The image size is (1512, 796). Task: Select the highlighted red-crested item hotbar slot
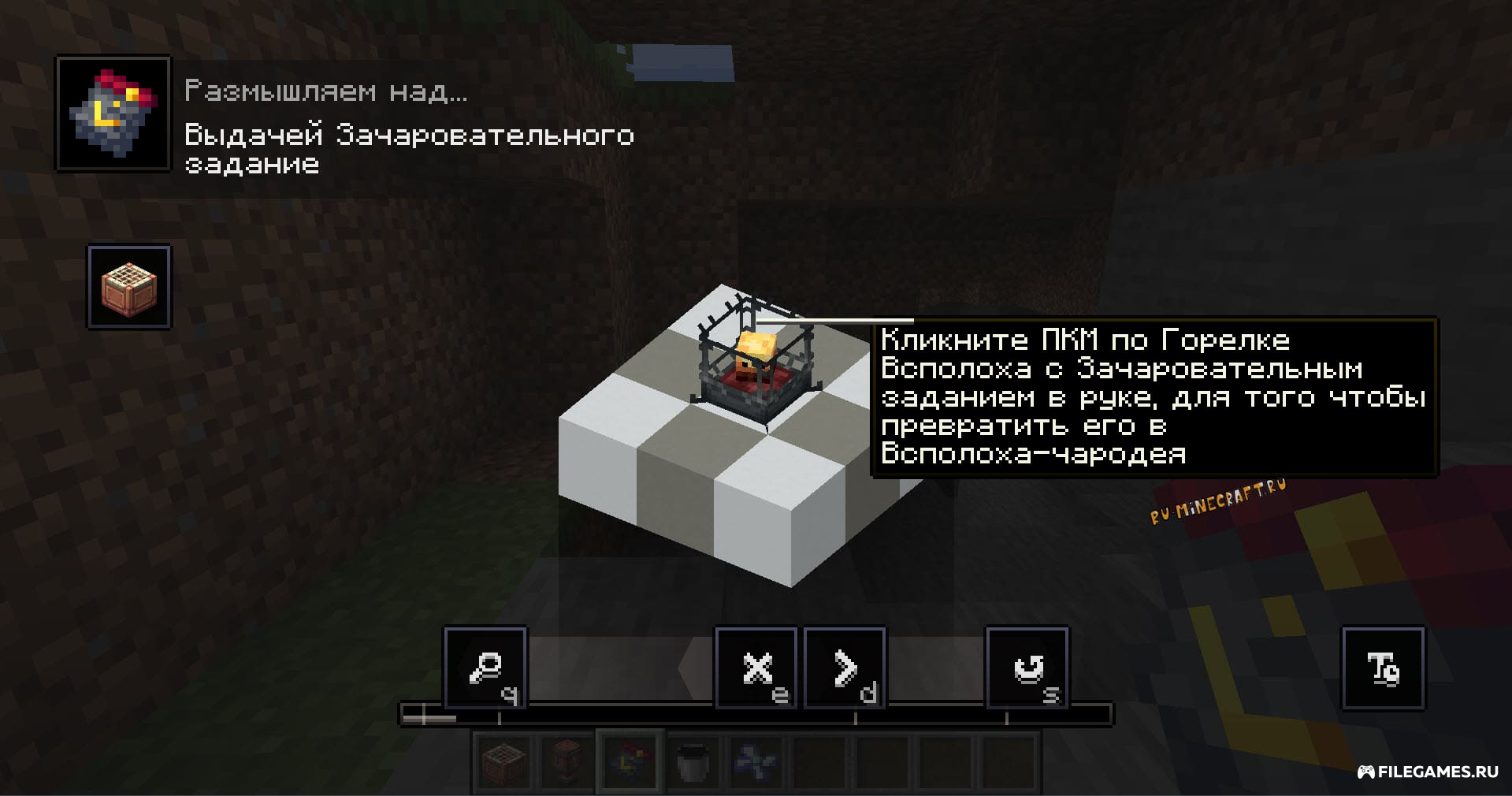[630, 761]
